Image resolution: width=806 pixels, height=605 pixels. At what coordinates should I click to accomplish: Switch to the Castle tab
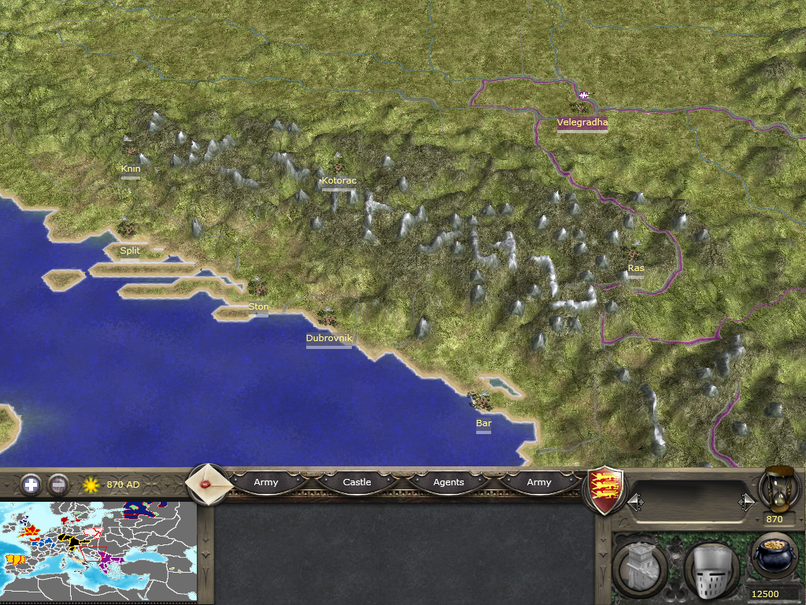pos(357,482)
